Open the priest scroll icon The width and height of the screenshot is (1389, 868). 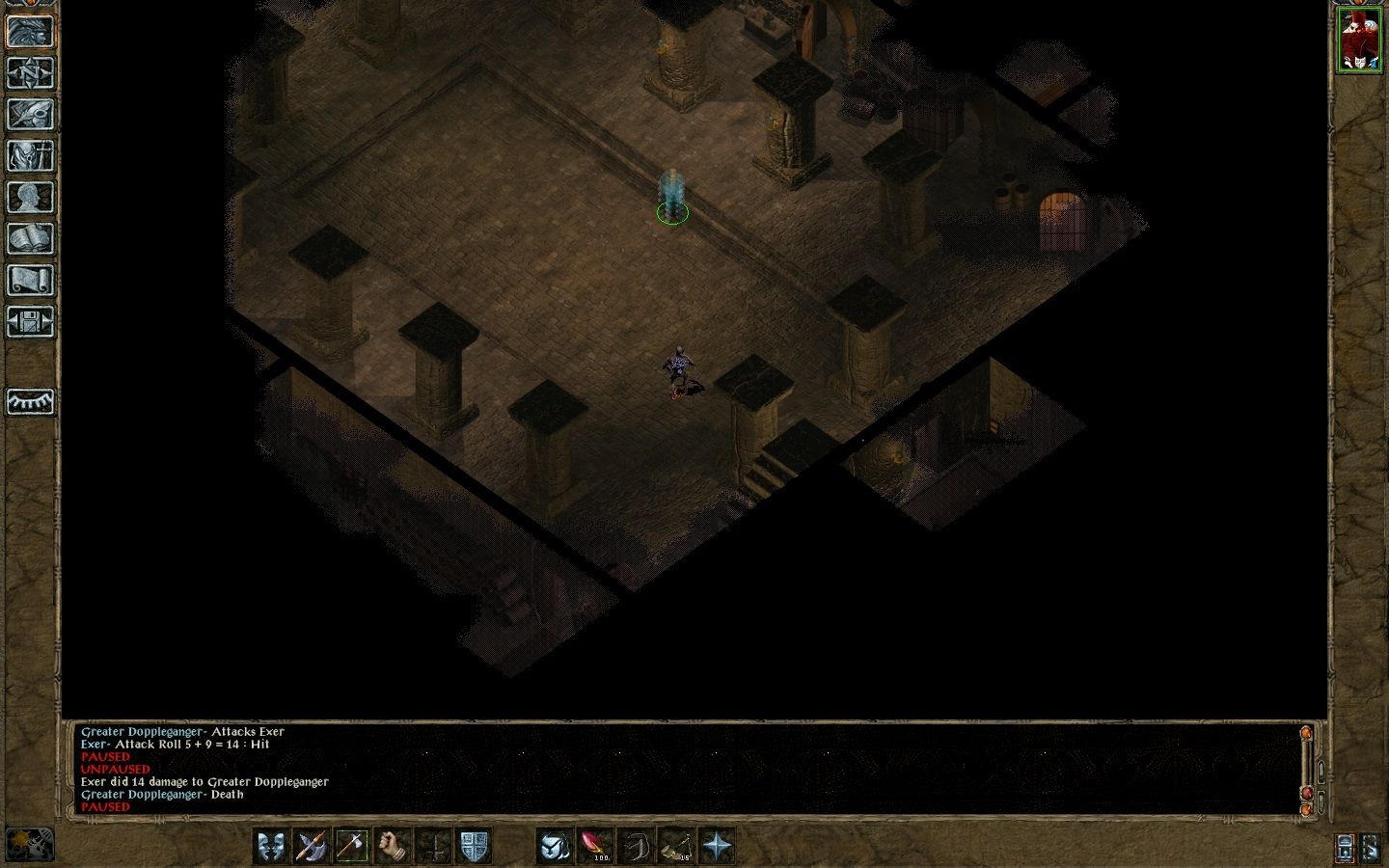30,280
